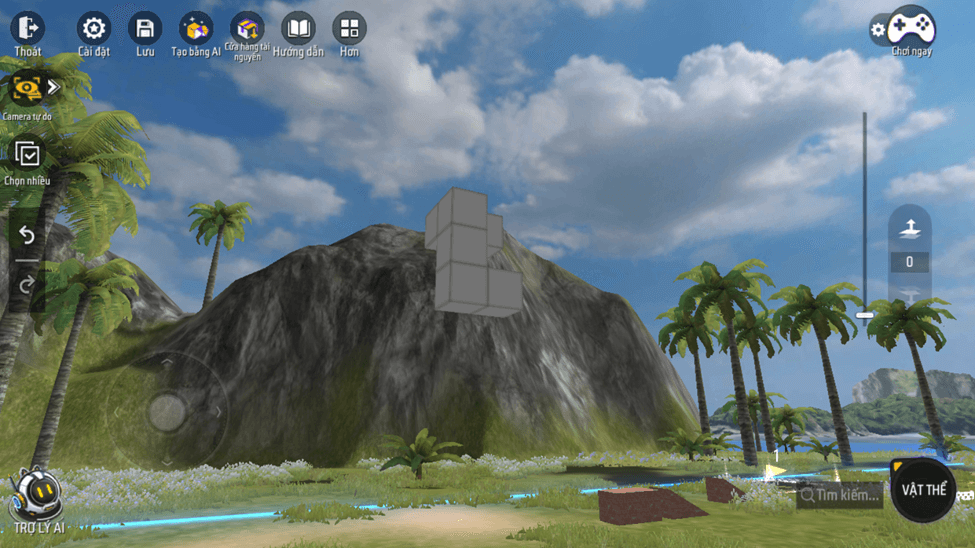Toggle the Camera tự do mode
This screenshot has height=548, width=975.
pyautogui.click(x=25, y=89)
